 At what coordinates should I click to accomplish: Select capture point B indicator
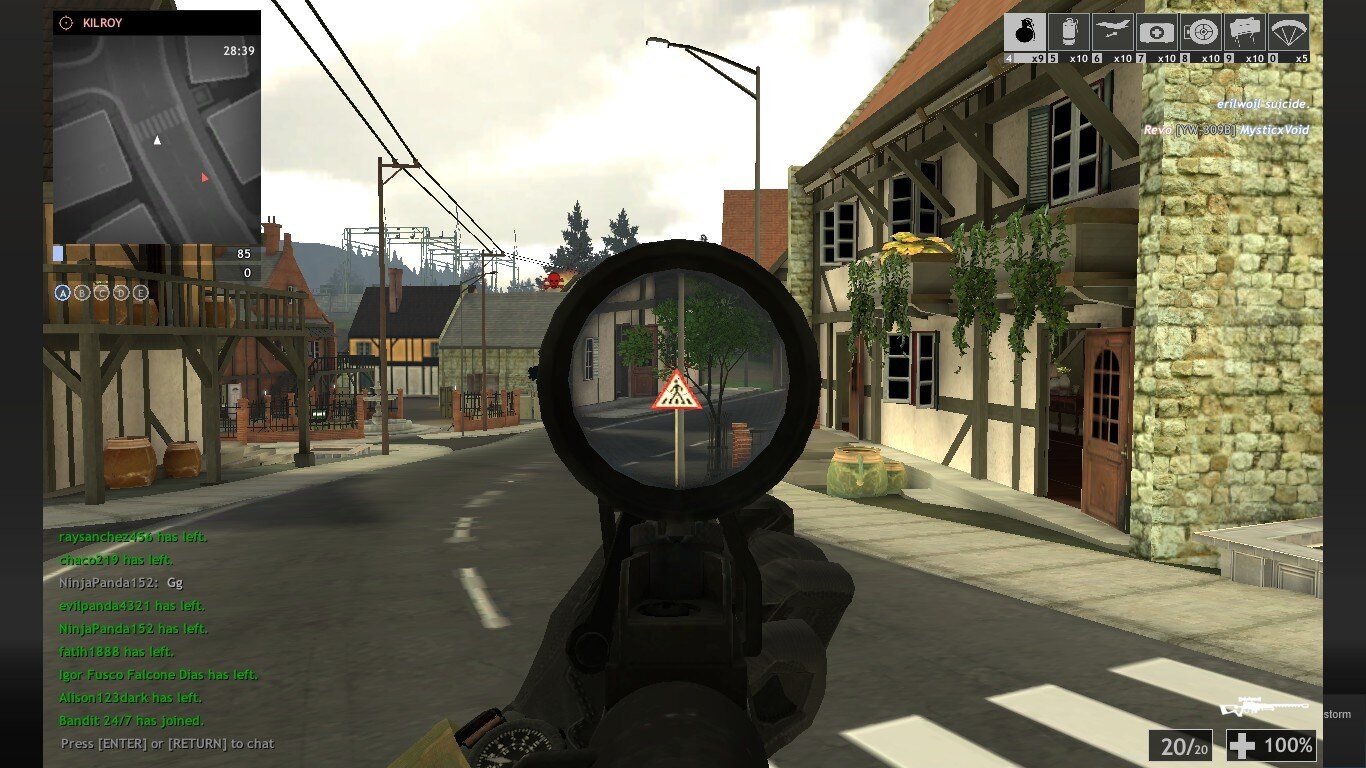coord(82,293)
